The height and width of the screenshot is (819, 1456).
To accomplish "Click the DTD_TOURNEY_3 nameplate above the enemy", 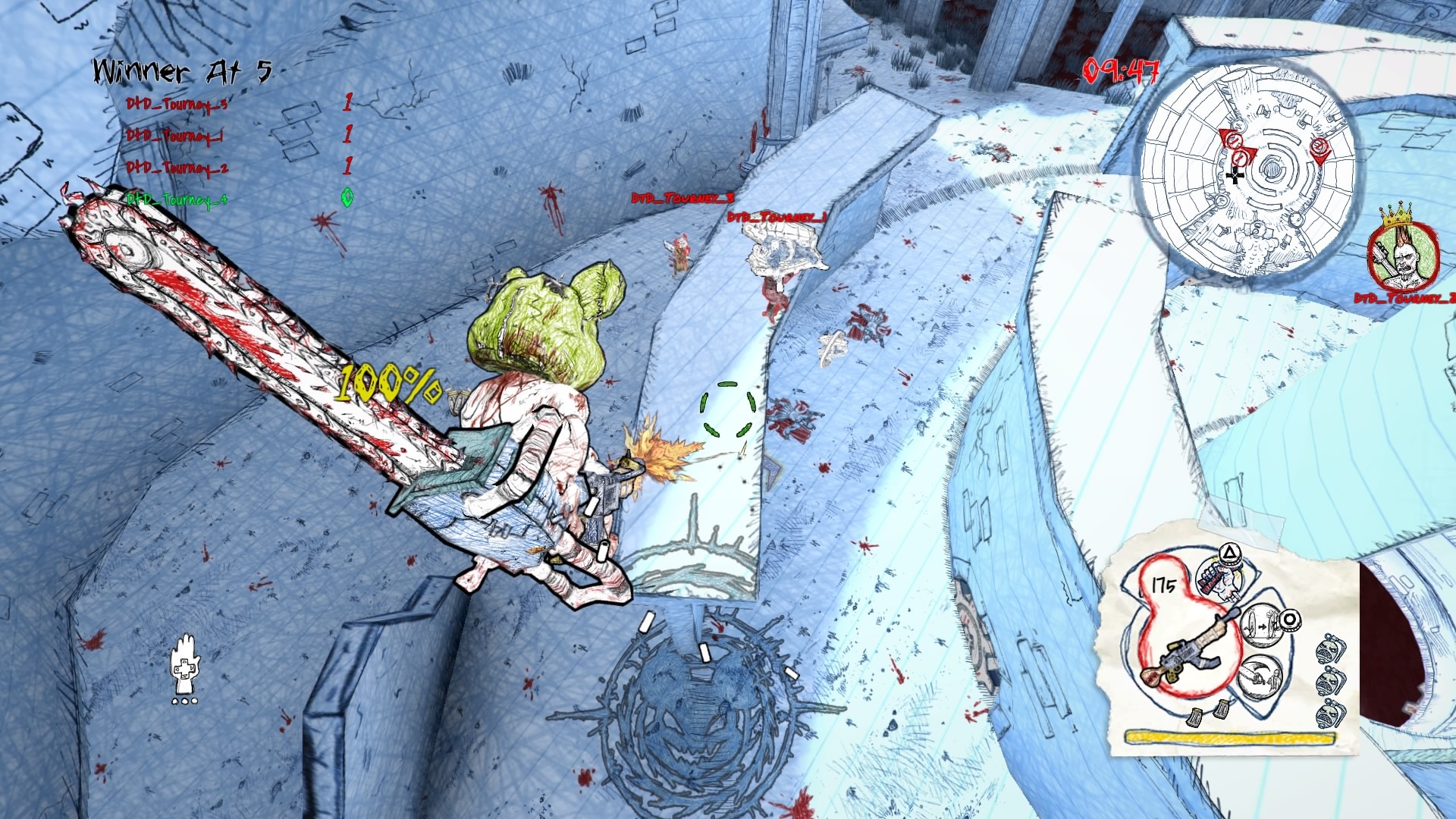I will point(681,197).
